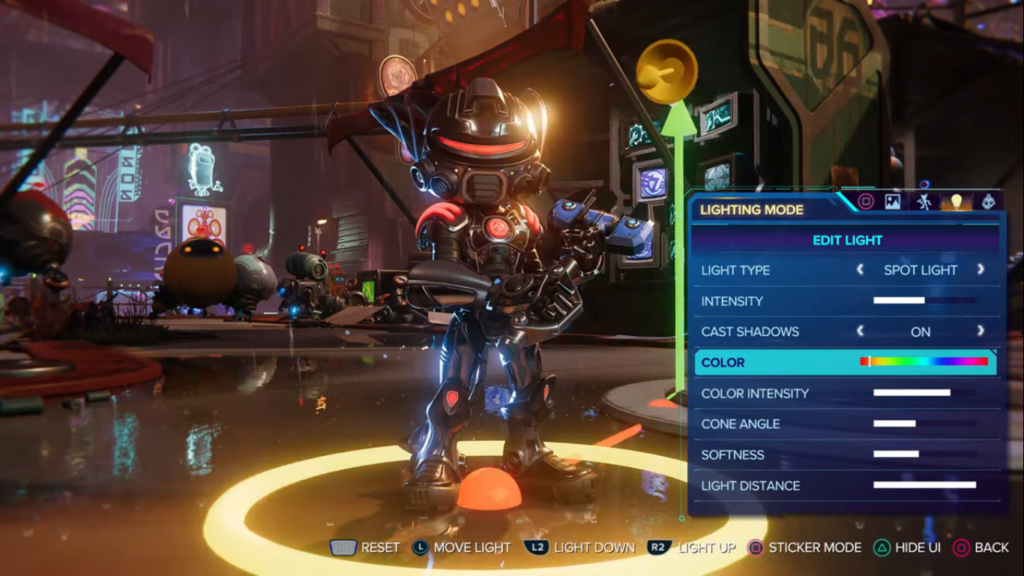This screenshot has height=576, width=1024.
Task: Switch to the character pose tab
Action: [924, 201]
